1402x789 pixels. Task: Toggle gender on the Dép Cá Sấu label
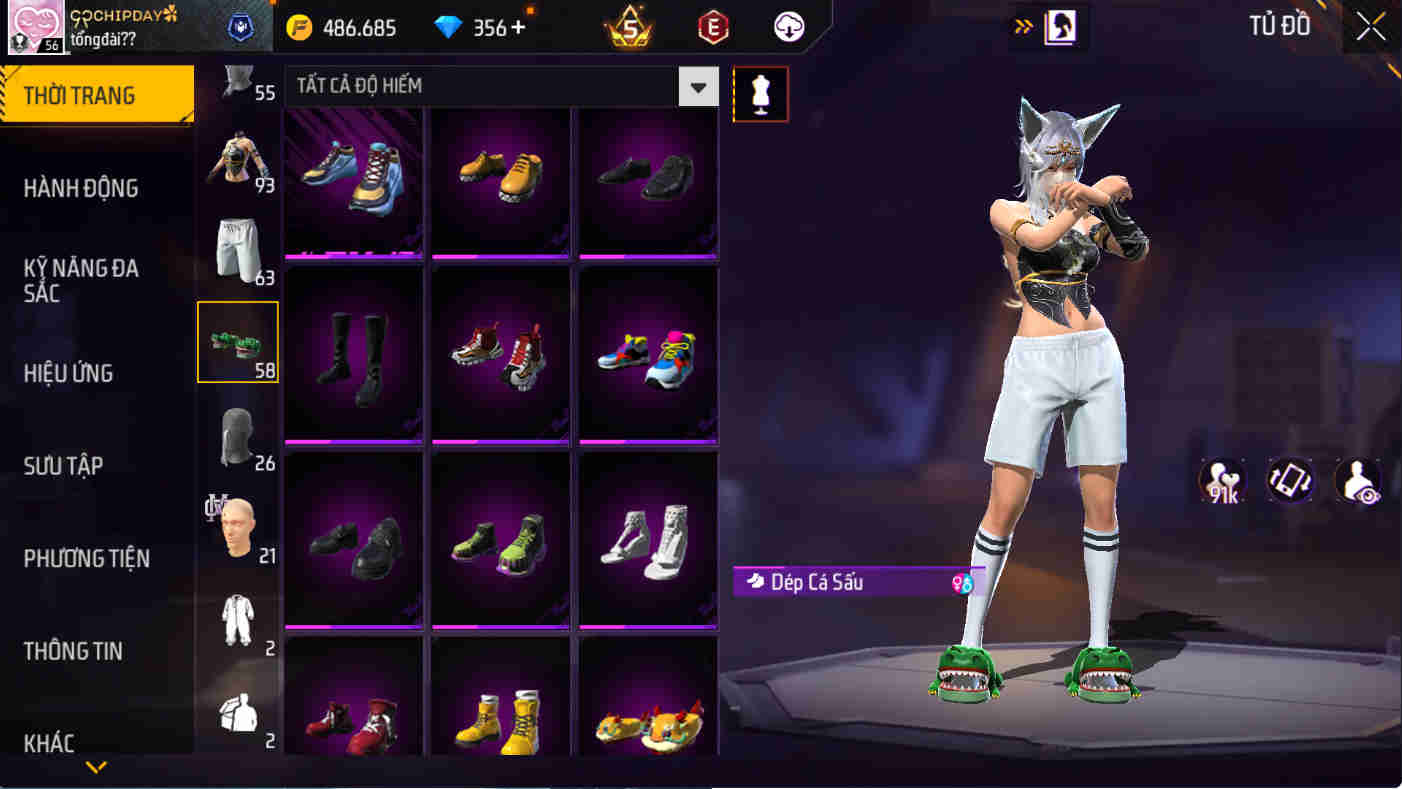[965, 583]
